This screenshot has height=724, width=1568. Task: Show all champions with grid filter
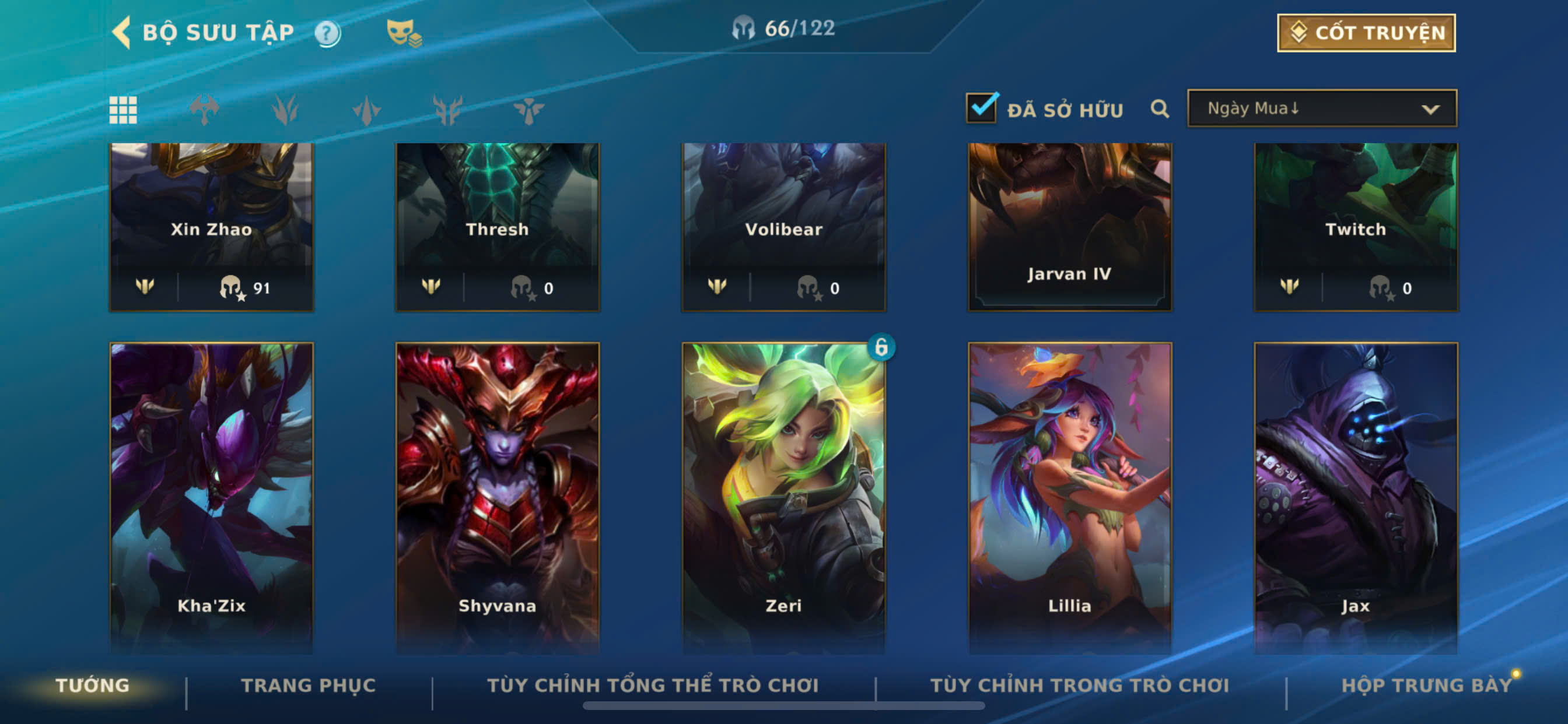click(x=123, y=110)
